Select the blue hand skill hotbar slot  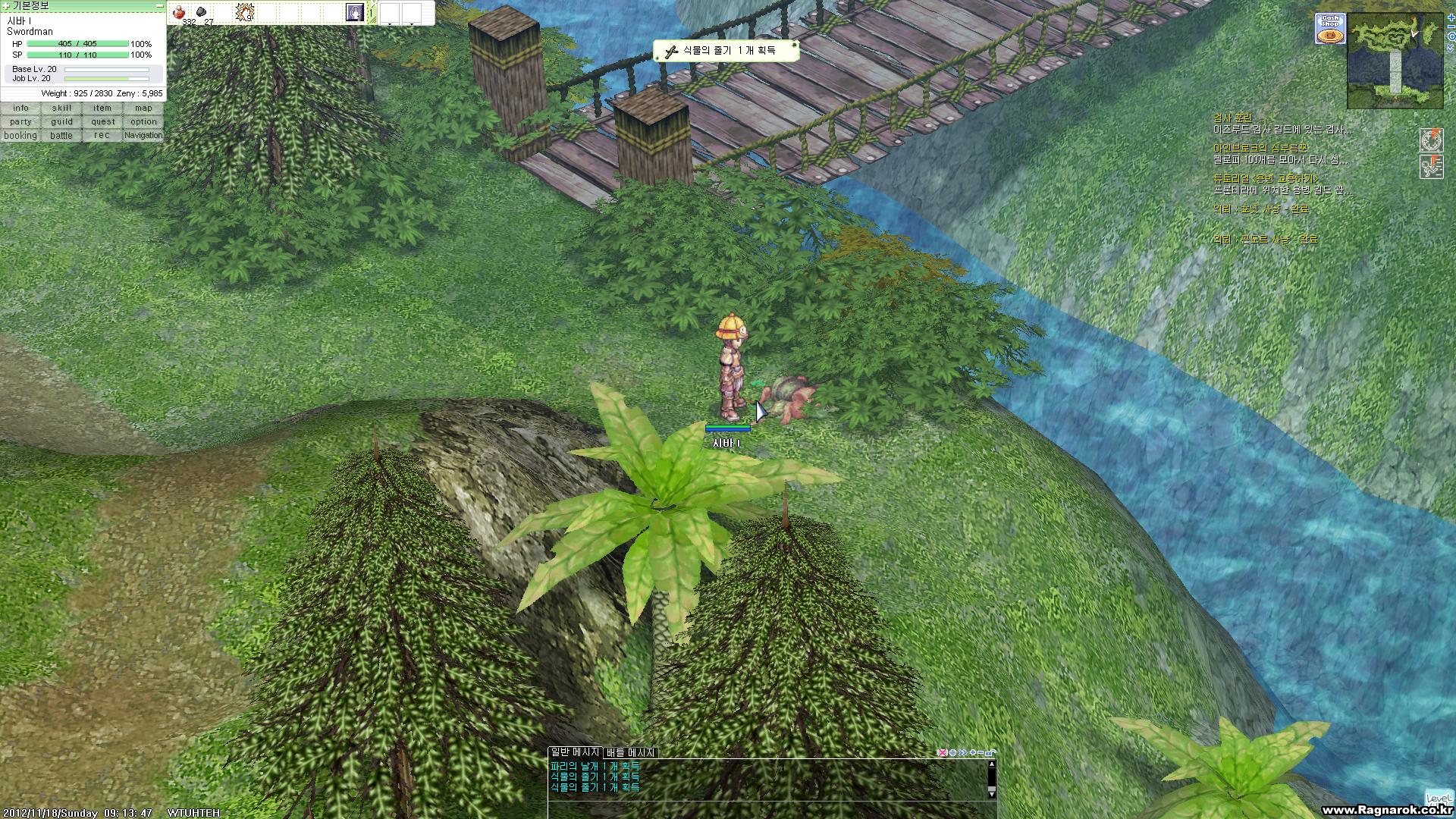pos(354,12)
